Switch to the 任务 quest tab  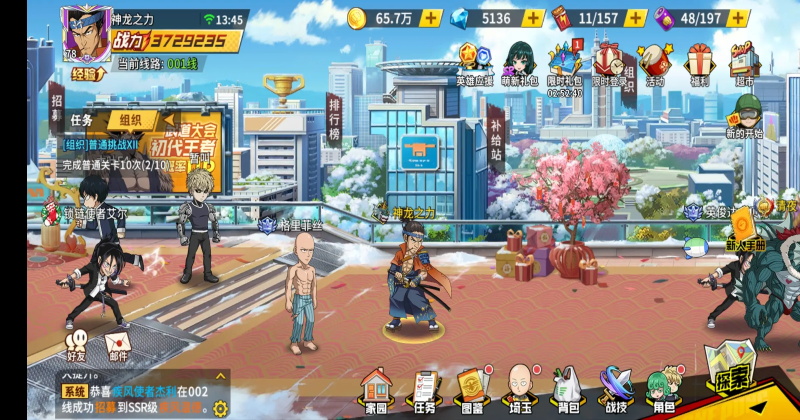click(82, 120)
